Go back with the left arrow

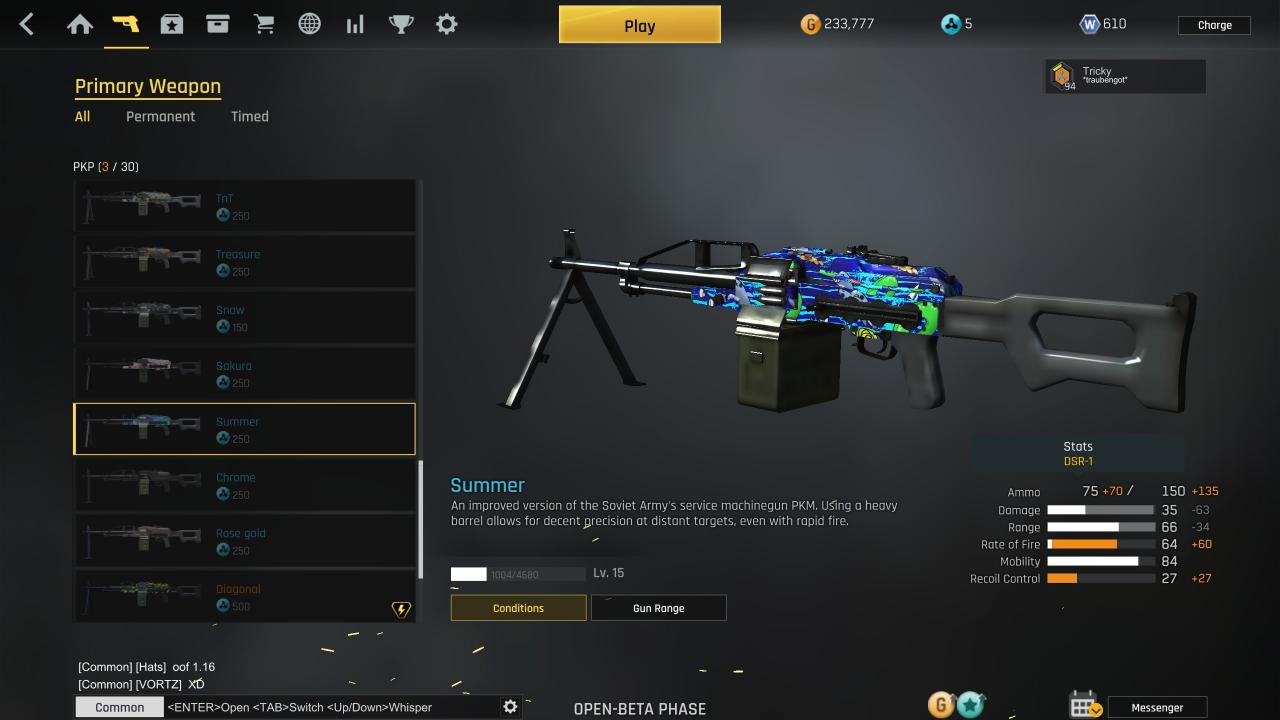[27, 25]
